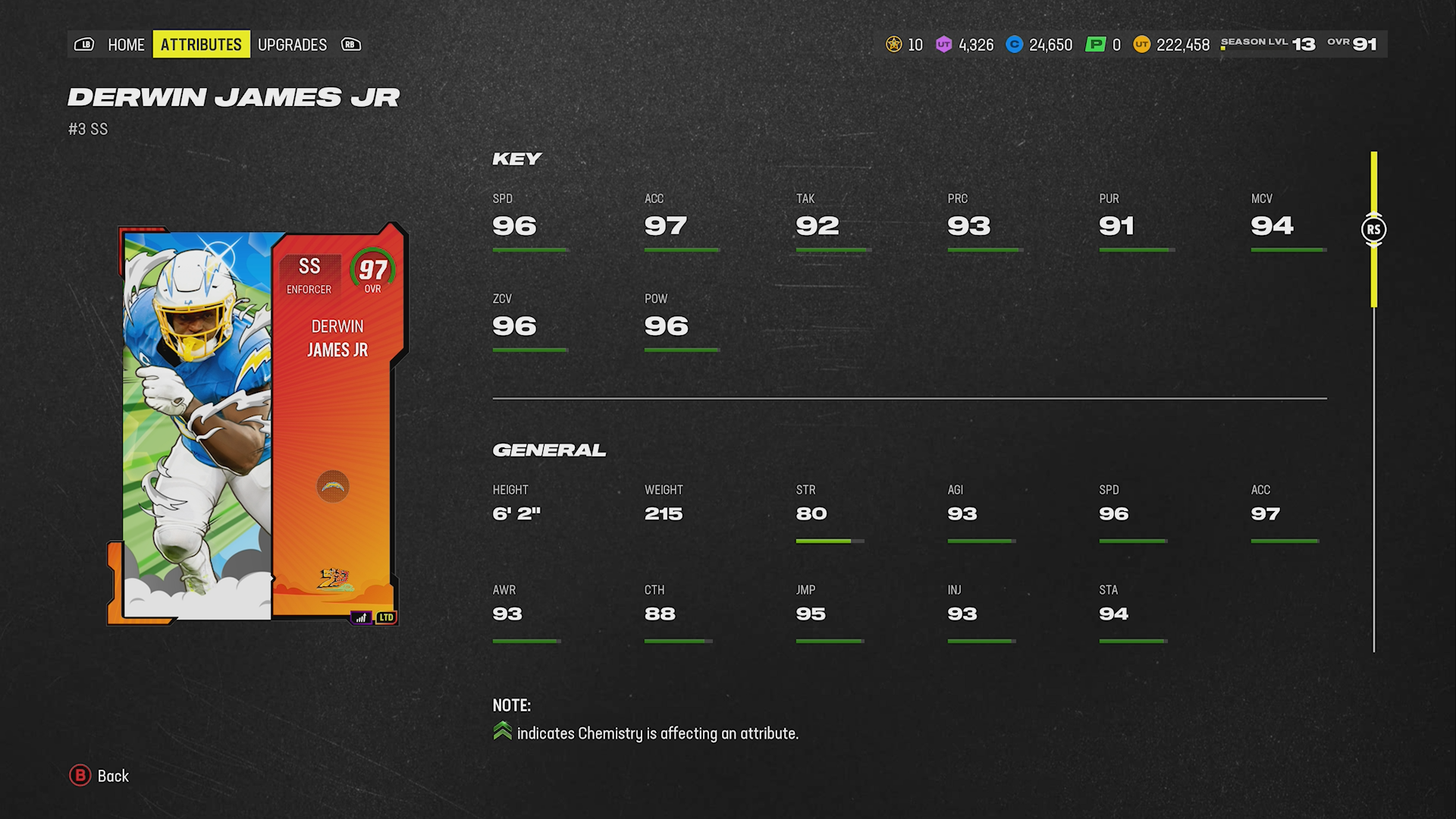Click the STR 80 attribute progress bar
1456x819 pixels.
coord(830,541)
